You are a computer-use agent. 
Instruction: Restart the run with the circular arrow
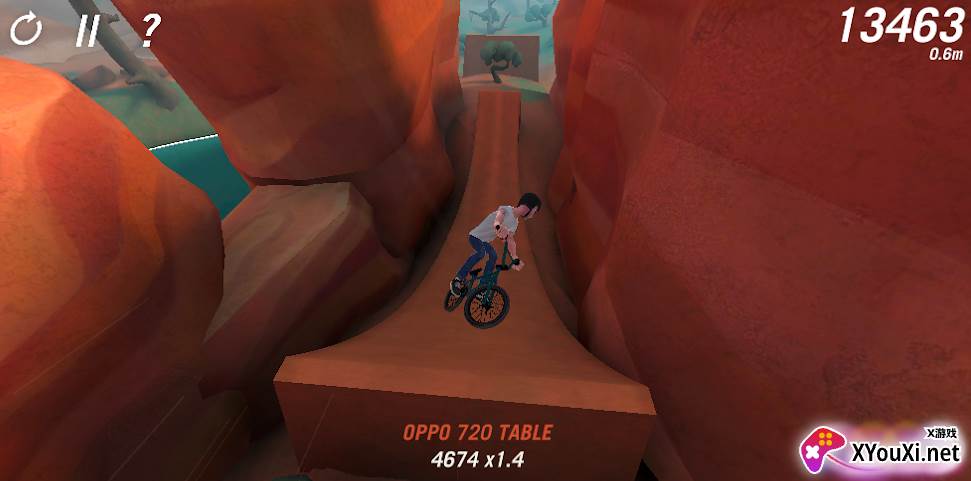[x=27, y=30]
